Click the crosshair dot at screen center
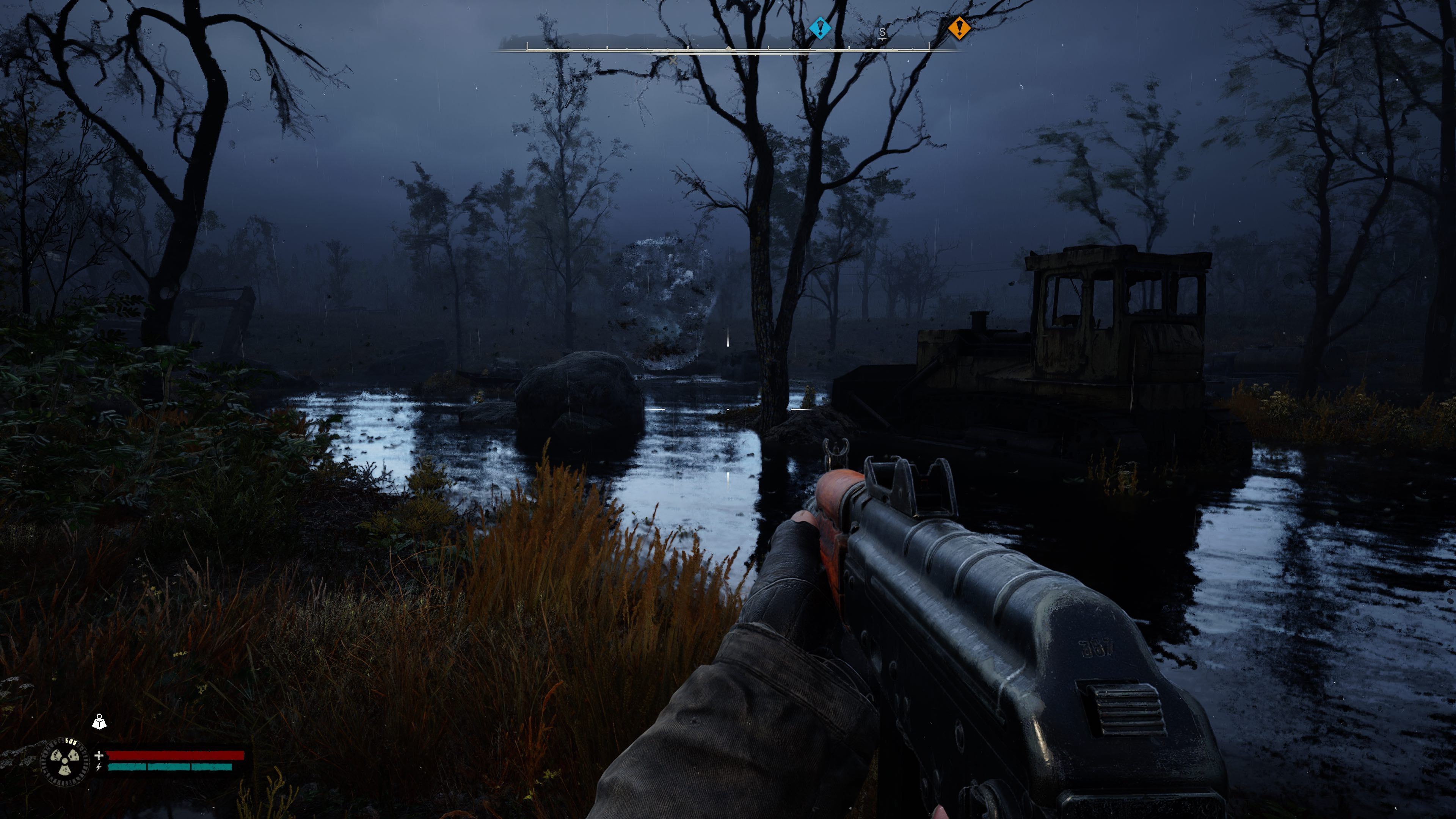 click(728, 410)
